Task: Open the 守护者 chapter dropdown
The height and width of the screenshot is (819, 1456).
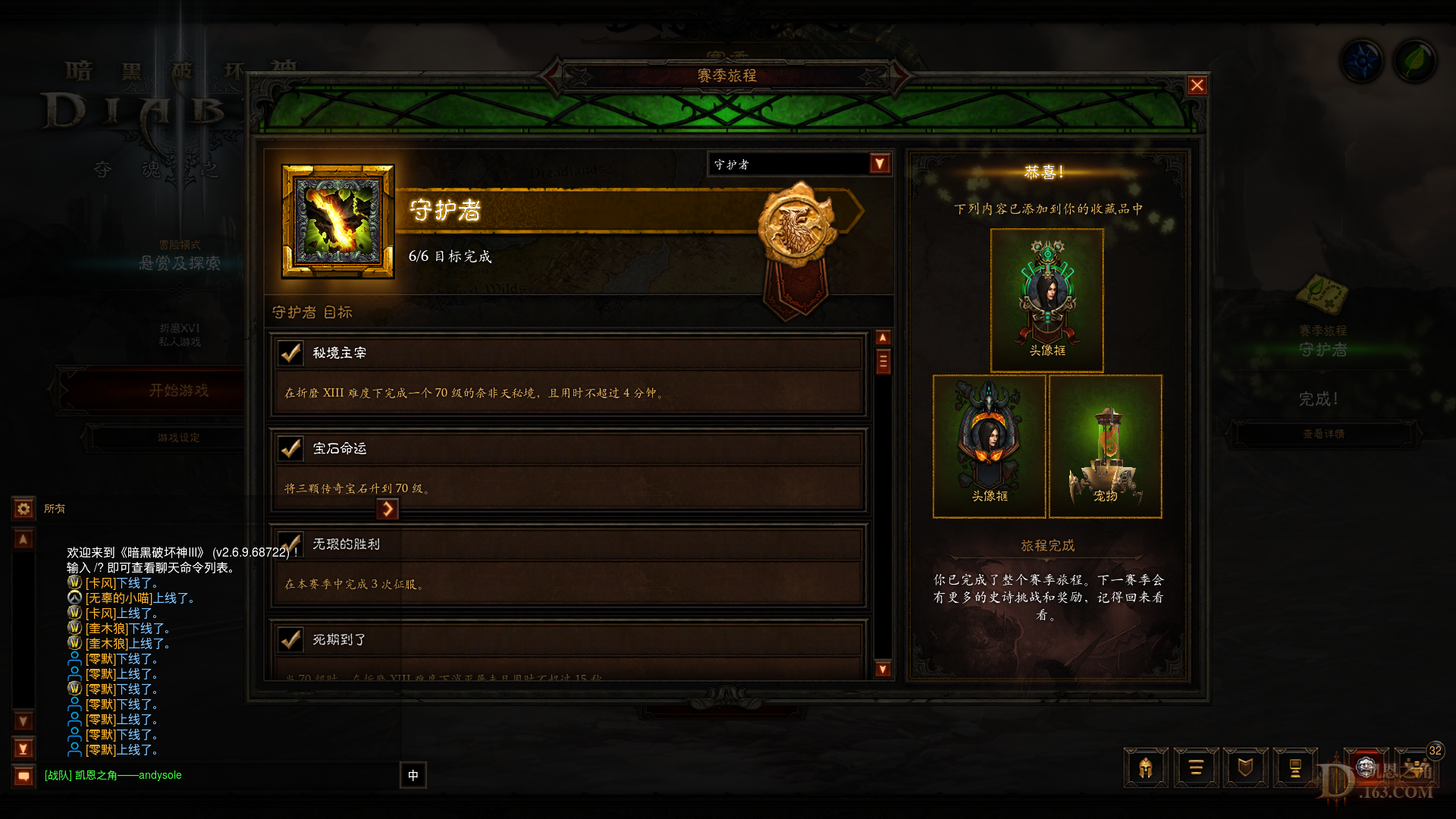Action: click(x=799, y=164)
